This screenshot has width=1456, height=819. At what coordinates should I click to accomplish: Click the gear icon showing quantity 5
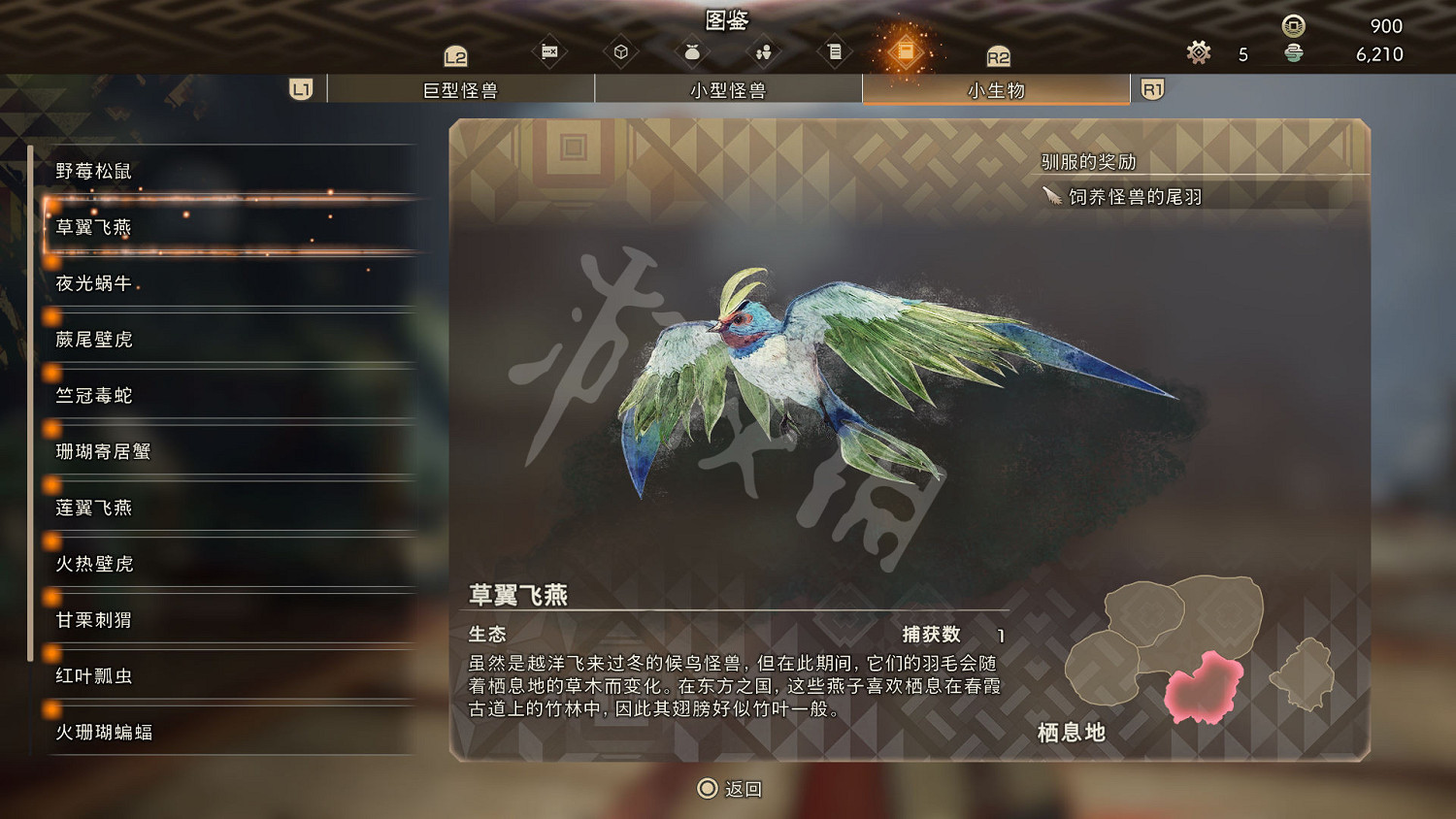(x=1198, y=53)
